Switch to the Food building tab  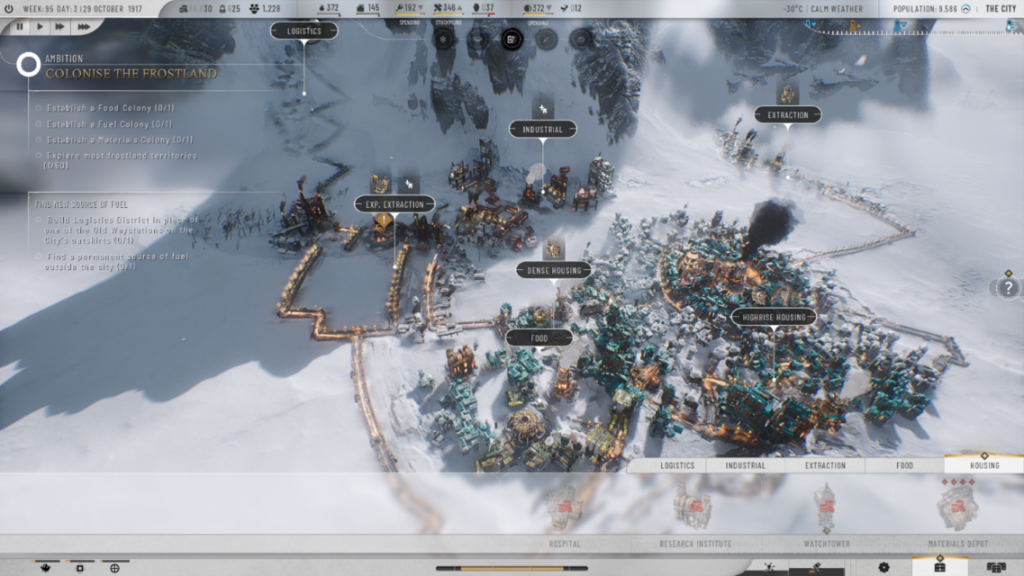pyautogui.click(x=904, y=465)
